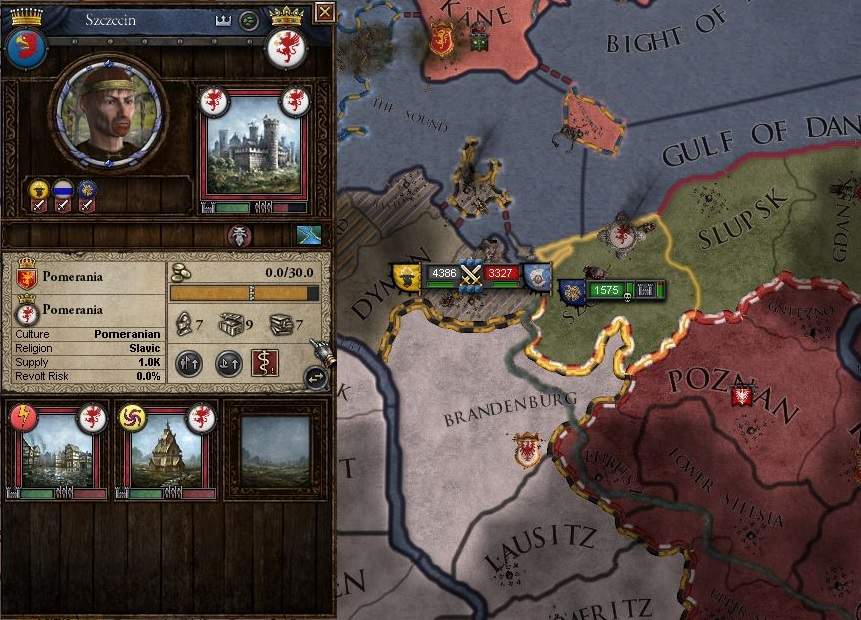
Task: Click the Pomerania duchy title with red shield
Action: click(27, 277)
